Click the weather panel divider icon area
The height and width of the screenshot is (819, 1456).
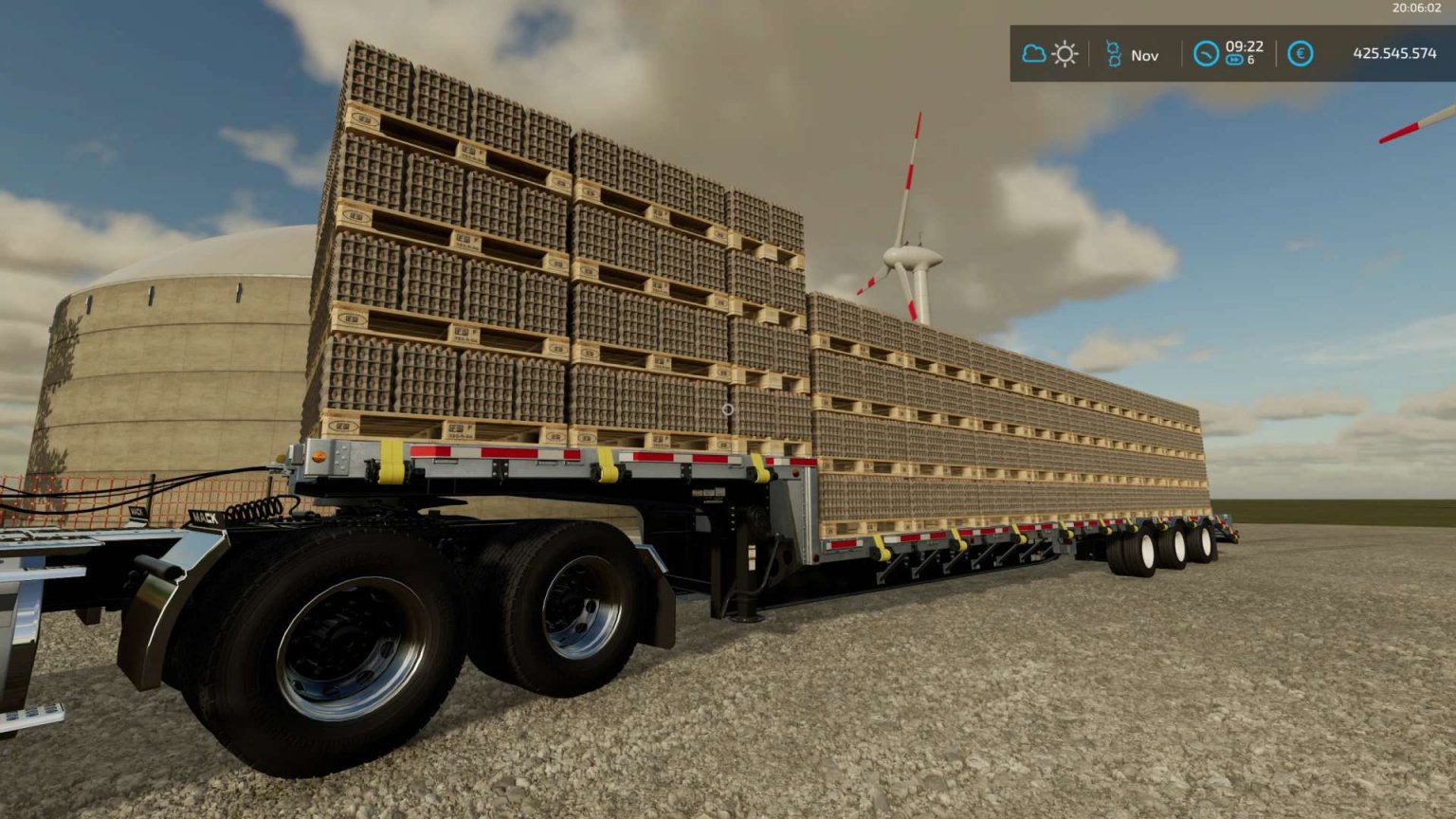point(1089,54)
